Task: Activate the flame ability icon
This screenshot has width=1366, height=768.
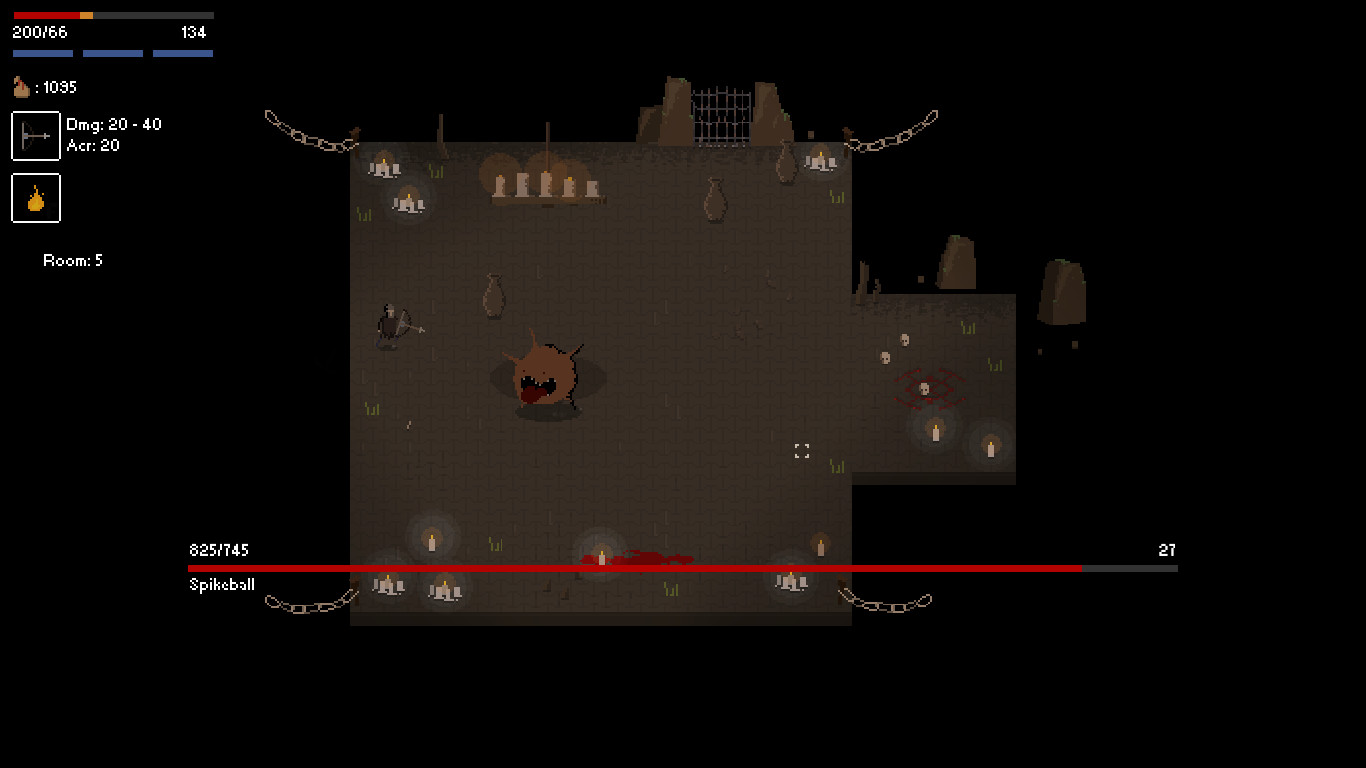Action: 37,198
